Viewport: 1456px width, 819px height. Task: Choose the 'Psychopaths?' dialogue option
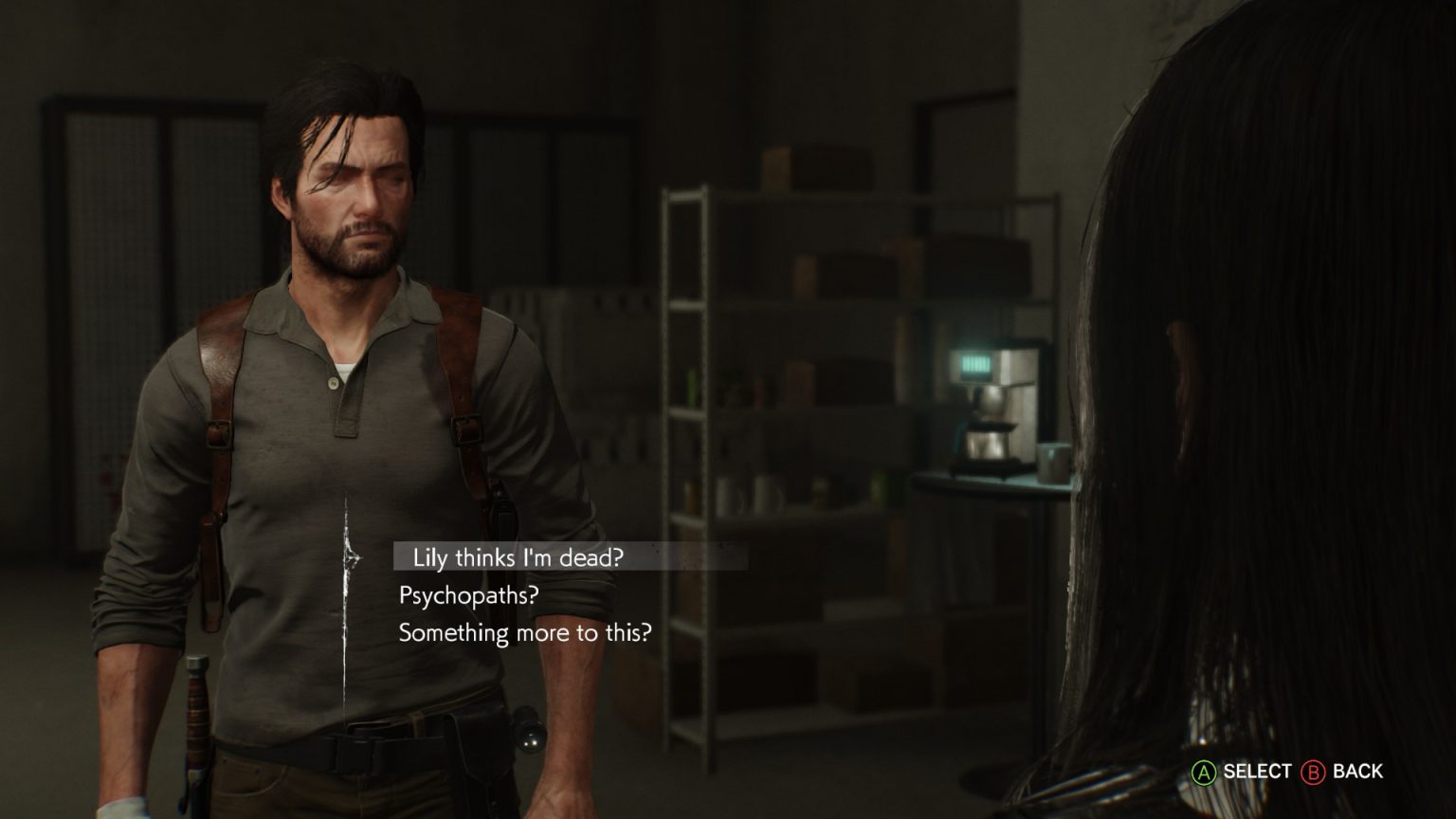469,596
